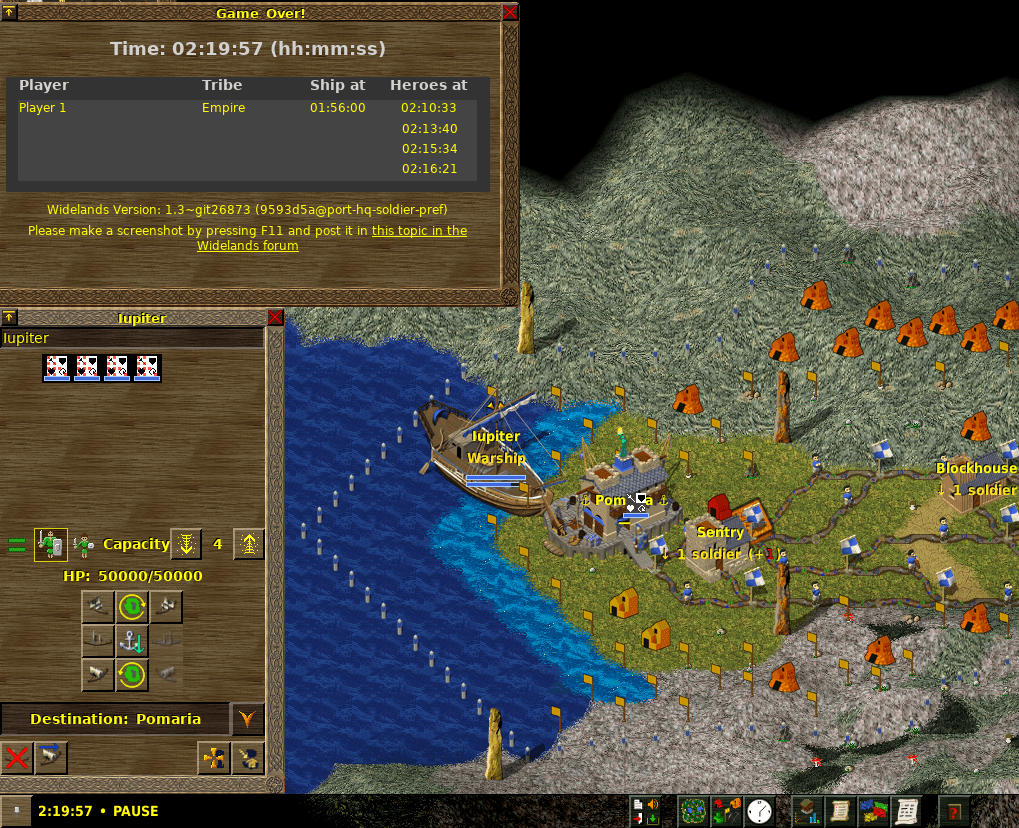Screen dimensions: 1019x828
Task: Open the red question mark help book
Action: point(954,810)
